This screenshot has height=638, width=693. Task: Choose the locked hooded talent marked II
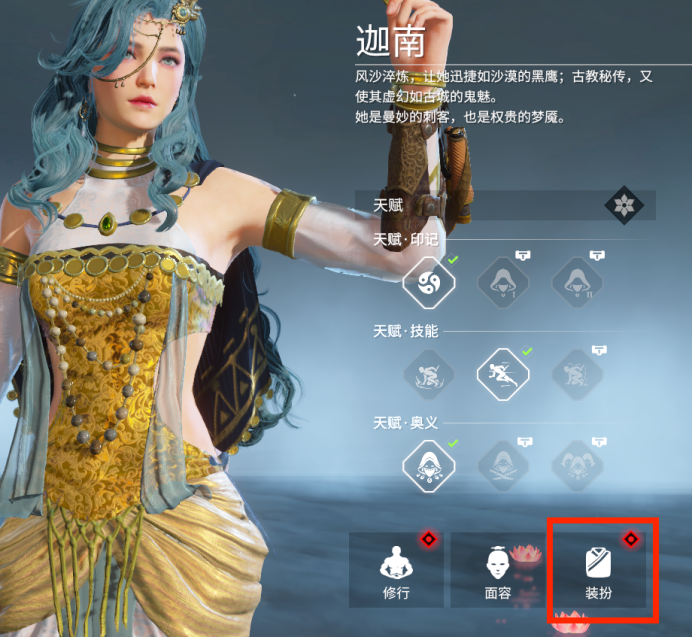click(578, 283)
